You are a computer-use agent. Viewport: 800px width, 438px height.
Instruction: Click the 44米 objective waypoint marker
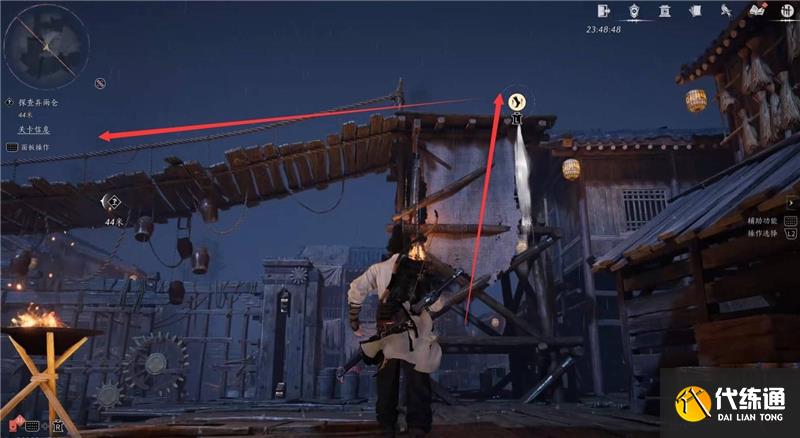113,201
